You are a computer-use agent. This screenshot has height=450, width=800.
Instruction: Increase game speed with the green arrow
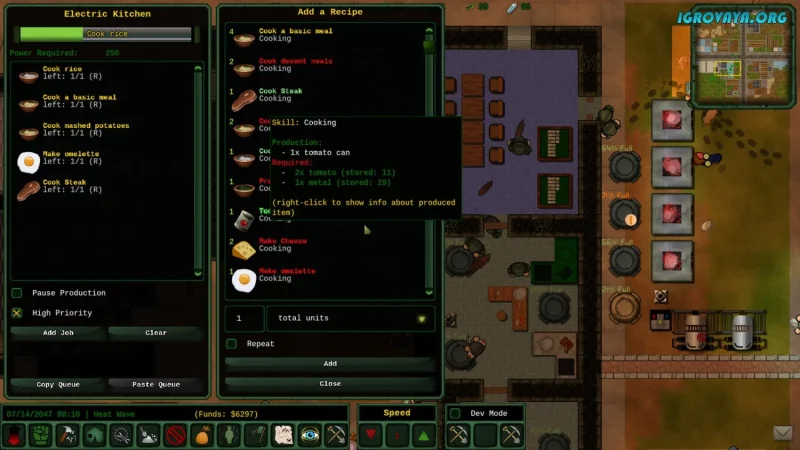pos(423,435)
